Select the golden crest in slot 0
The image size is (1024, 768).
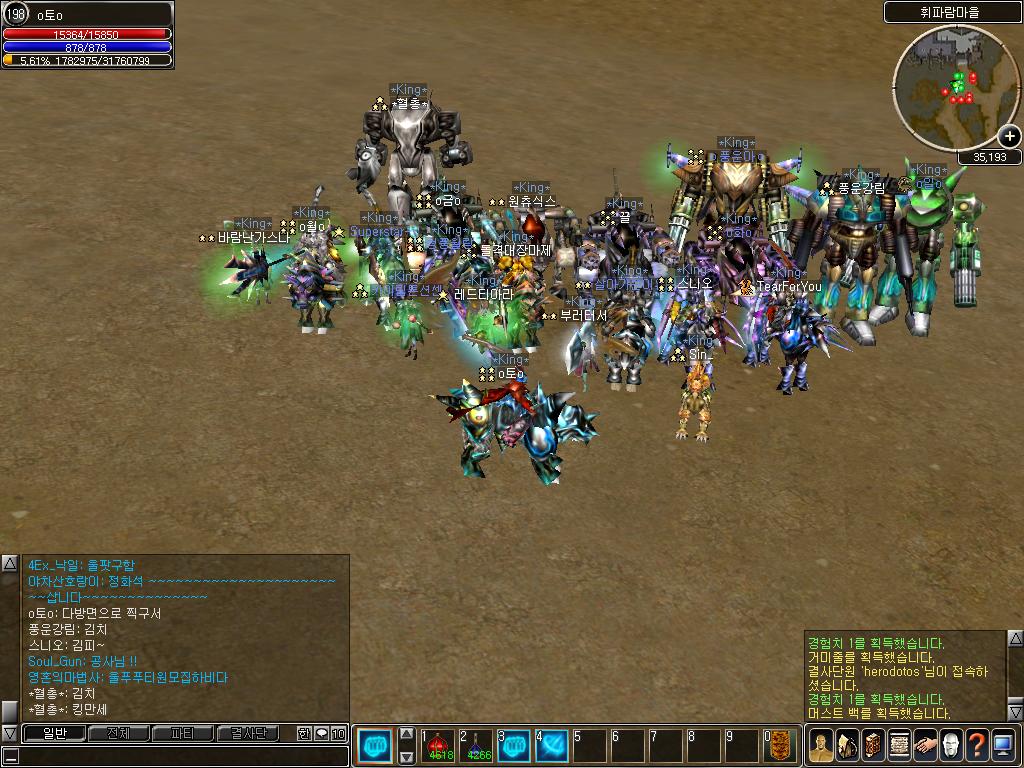[780, 746]
